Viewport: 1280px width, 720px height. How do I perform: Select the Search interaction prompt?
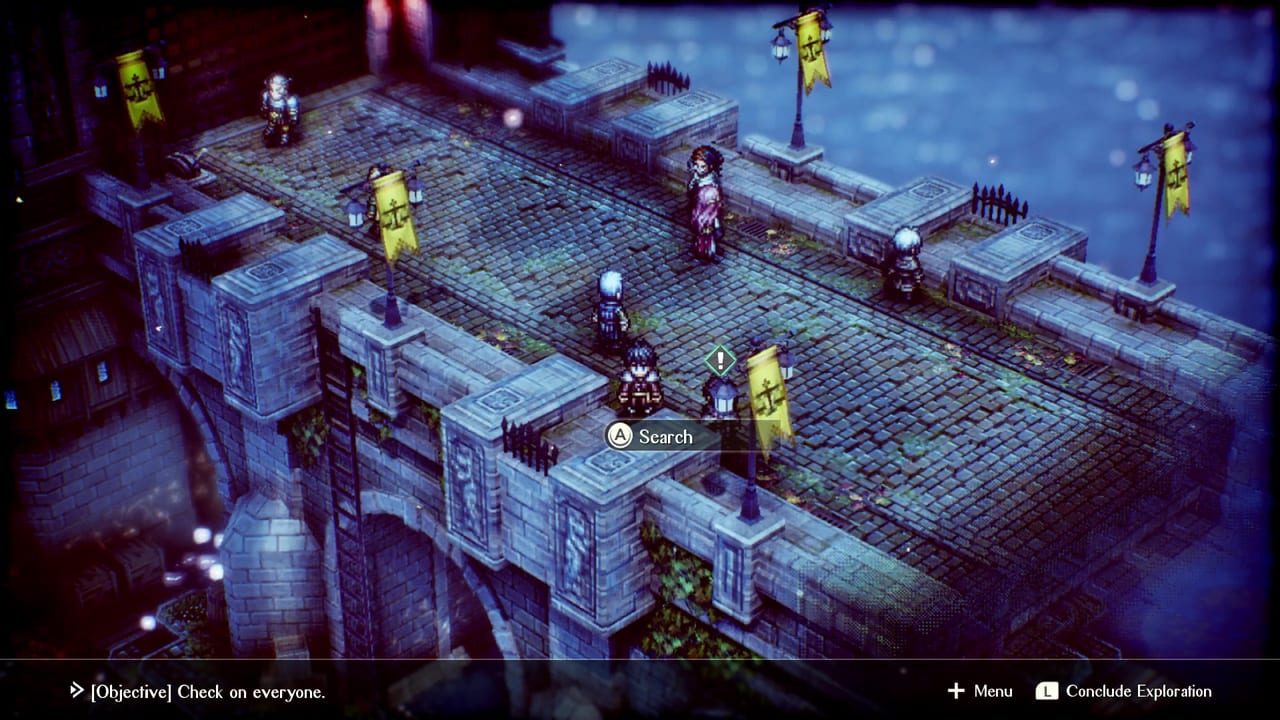pyautogui.click(x=651, y=436)
